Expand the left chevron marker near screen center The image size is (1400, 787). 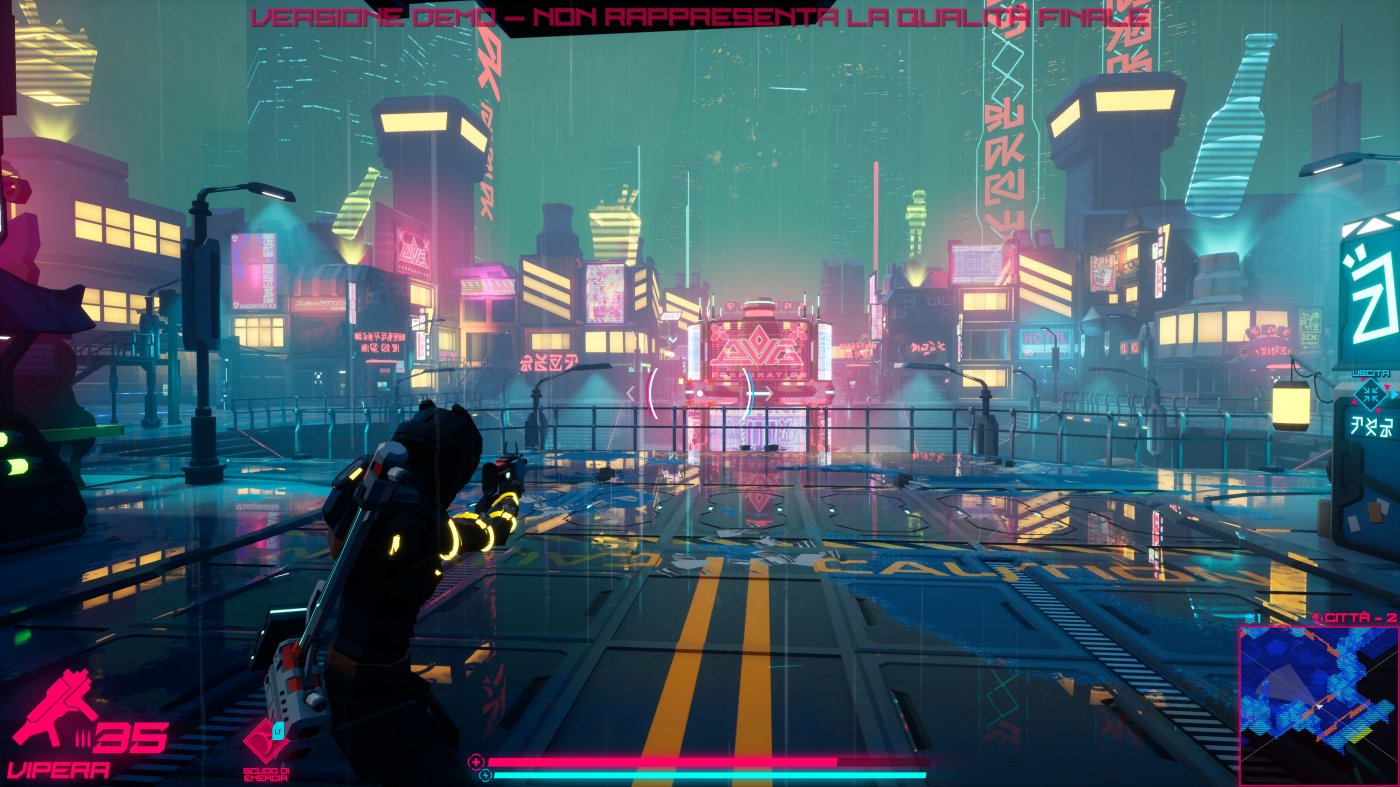click(630, 391)
